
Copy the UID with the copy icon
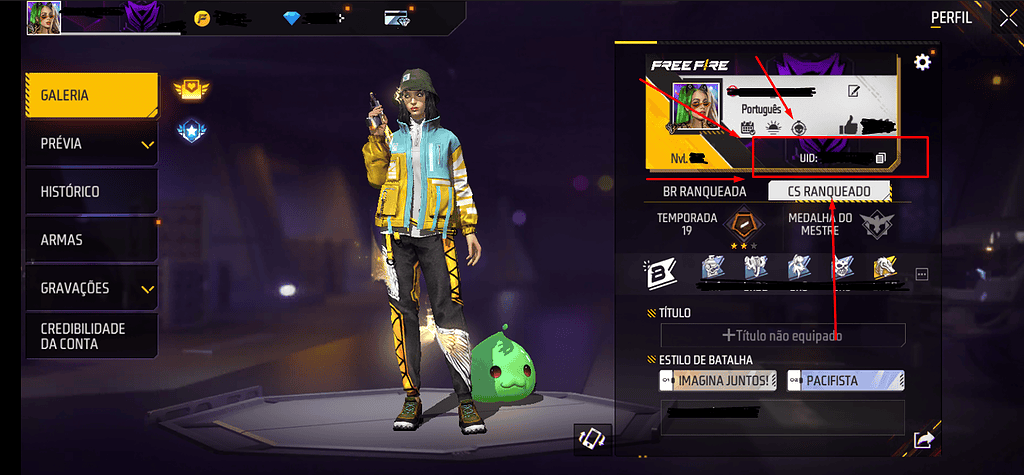(x=880, y=158)
